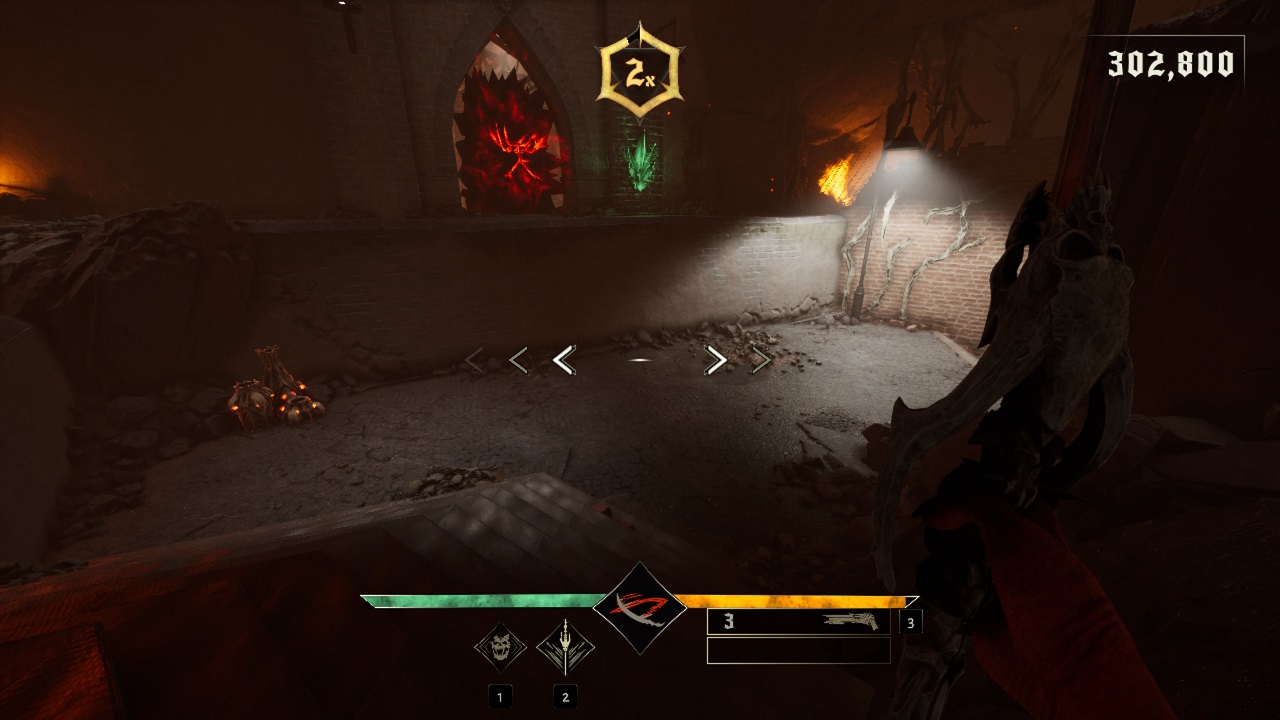The width and height of the screenshot is (1280, 720).
Task: Choose the shotgun weapon slot
Action: click(798, 622)
